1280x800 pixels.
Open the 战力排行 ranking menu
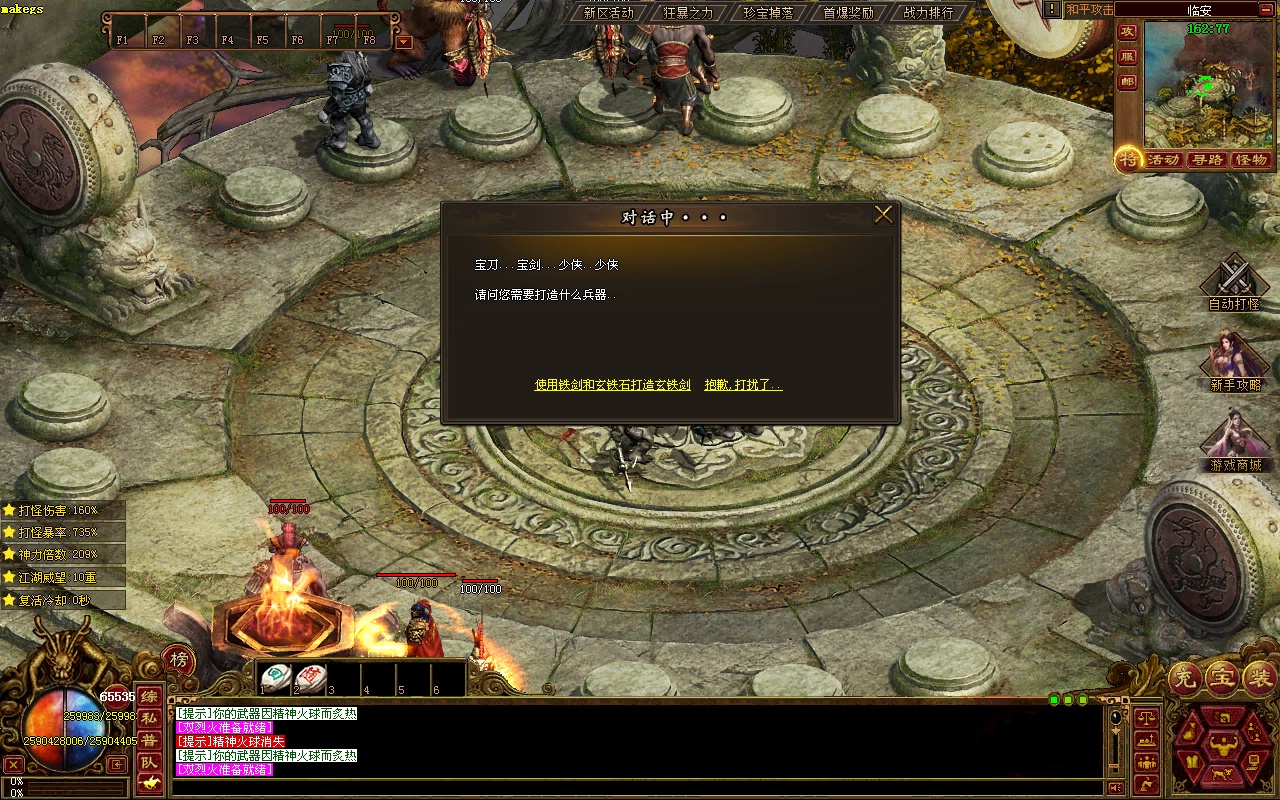point(928,13)
